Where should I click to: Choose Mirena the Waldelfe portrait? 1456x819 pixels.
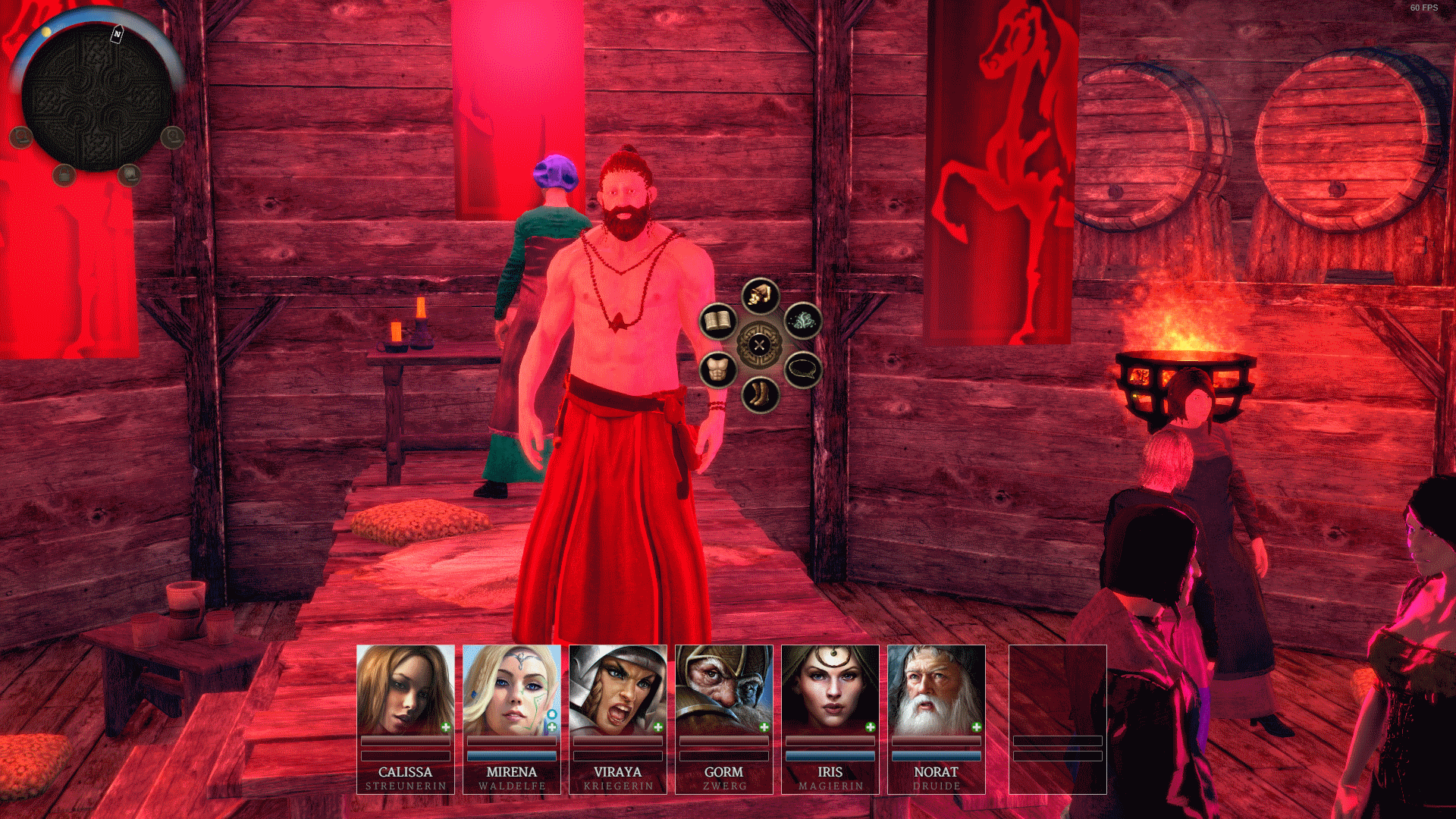pyautogui.click(x=512, y=690)
